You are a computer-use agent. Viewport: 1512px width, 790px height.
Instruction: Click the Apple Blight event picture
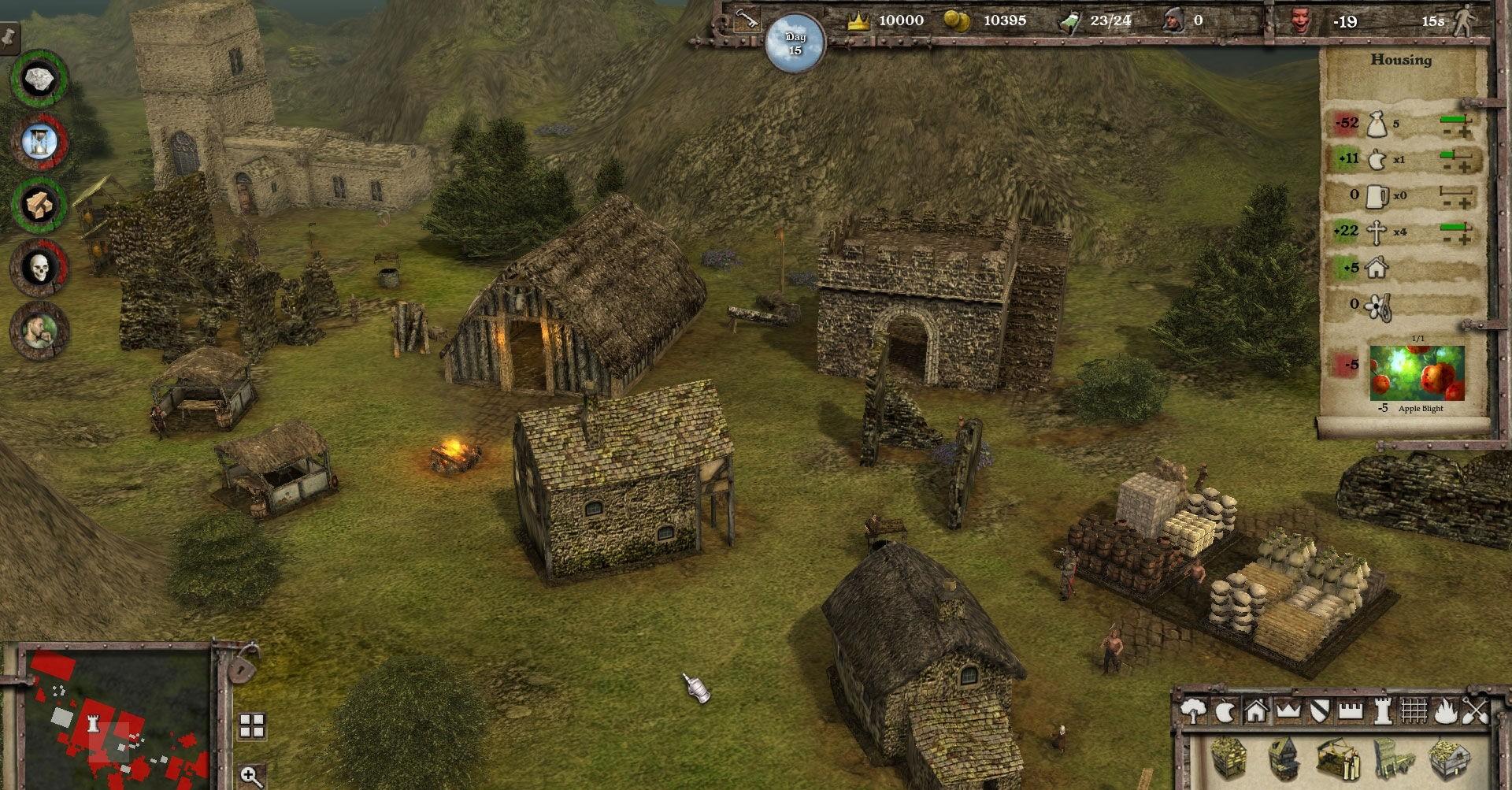pyautogui.click(x=1417, y=373)
